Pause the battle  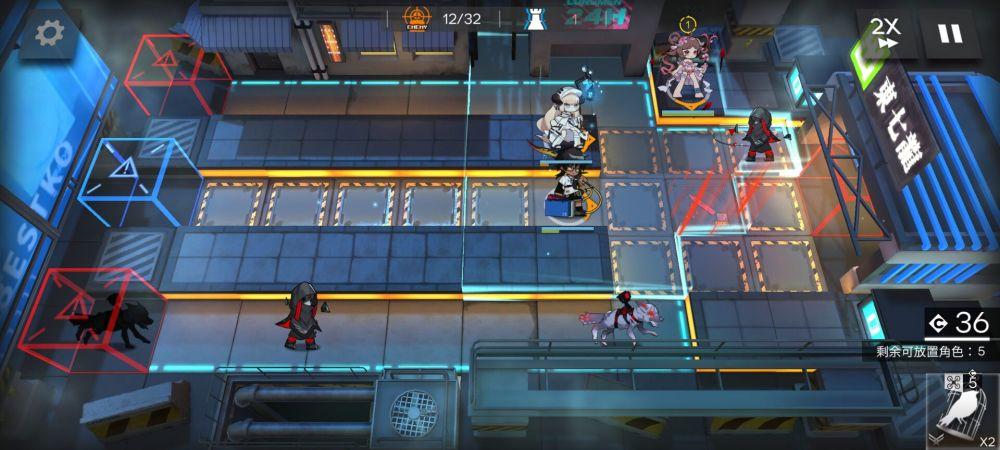949,34
